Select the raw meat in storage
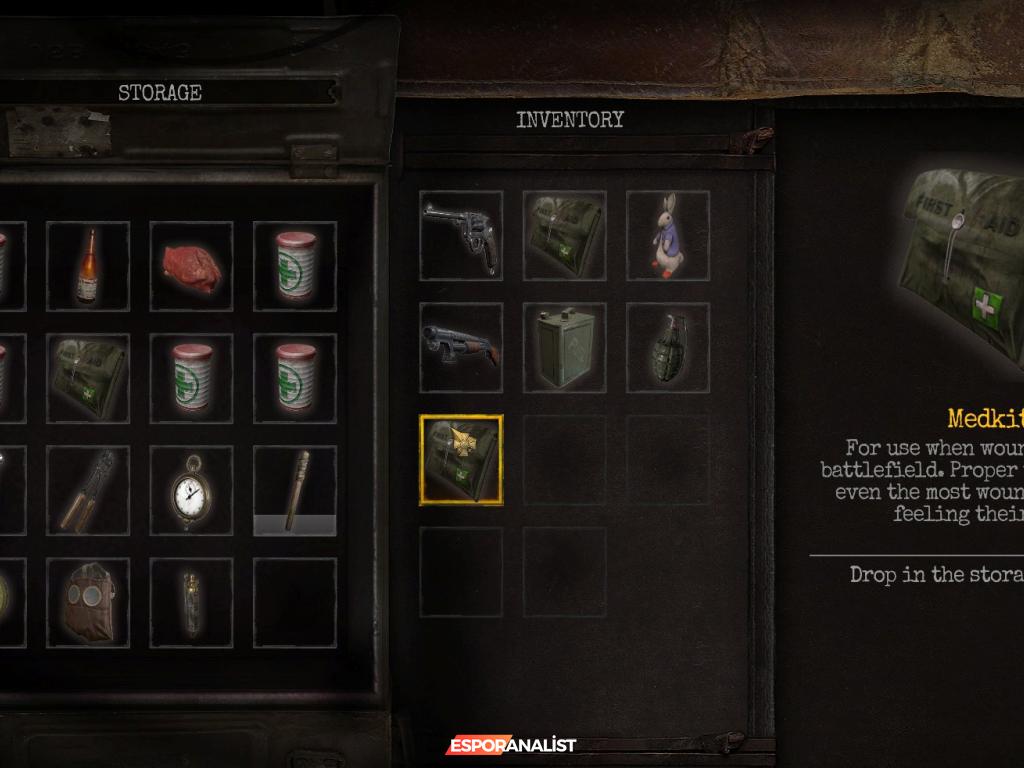The image size is (1024, 768). coord(191,266)
